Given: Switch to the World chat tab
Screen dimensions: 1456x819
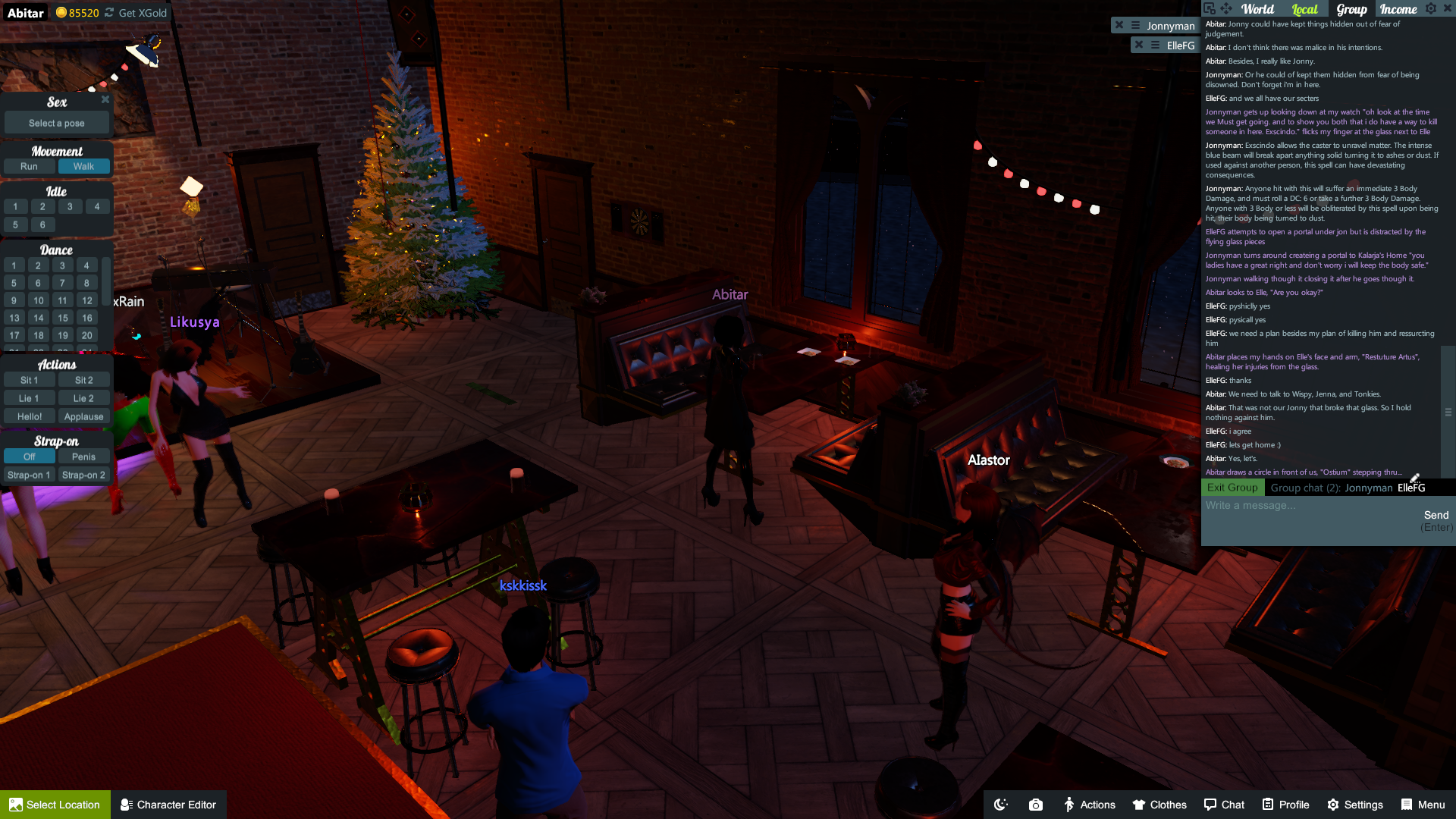Looking at the screenshot, I should pyautogui.click(x=1257, y=9).
